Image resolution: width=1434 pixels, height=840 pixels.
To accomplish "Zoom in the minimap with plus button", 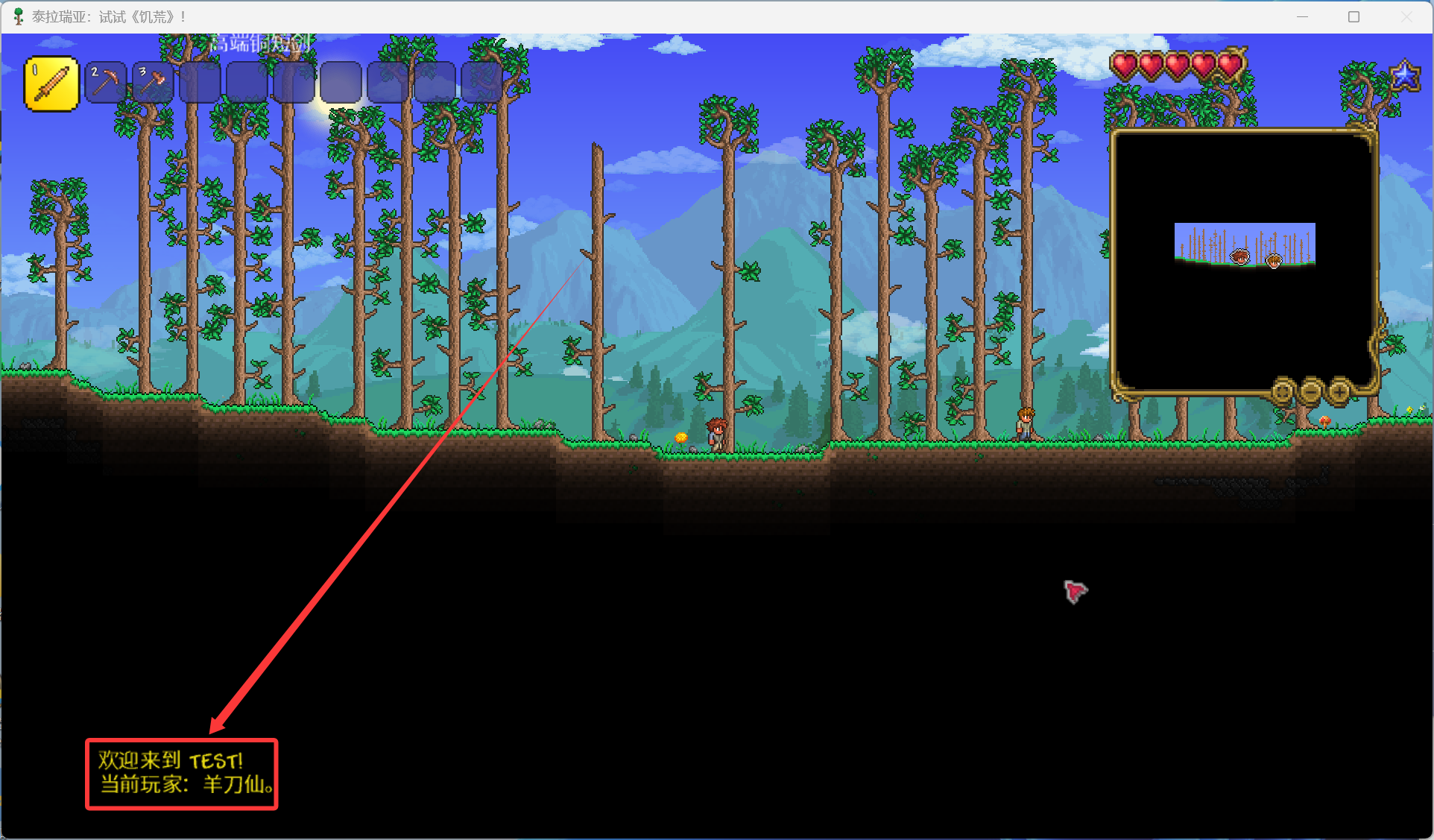I will pos(1339,391).
